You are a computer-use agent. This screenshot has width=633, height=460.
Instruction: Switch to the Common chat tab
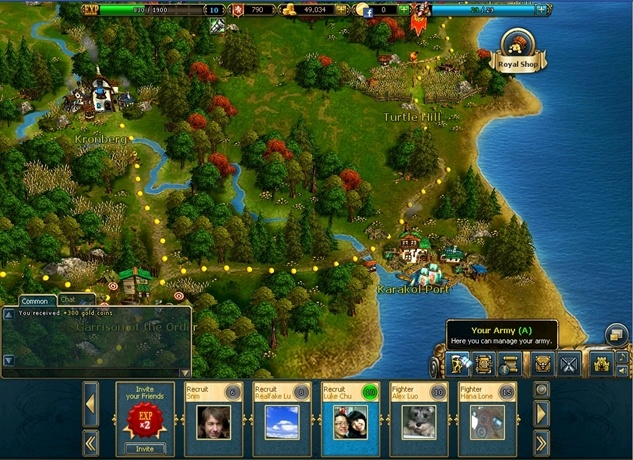35,300
